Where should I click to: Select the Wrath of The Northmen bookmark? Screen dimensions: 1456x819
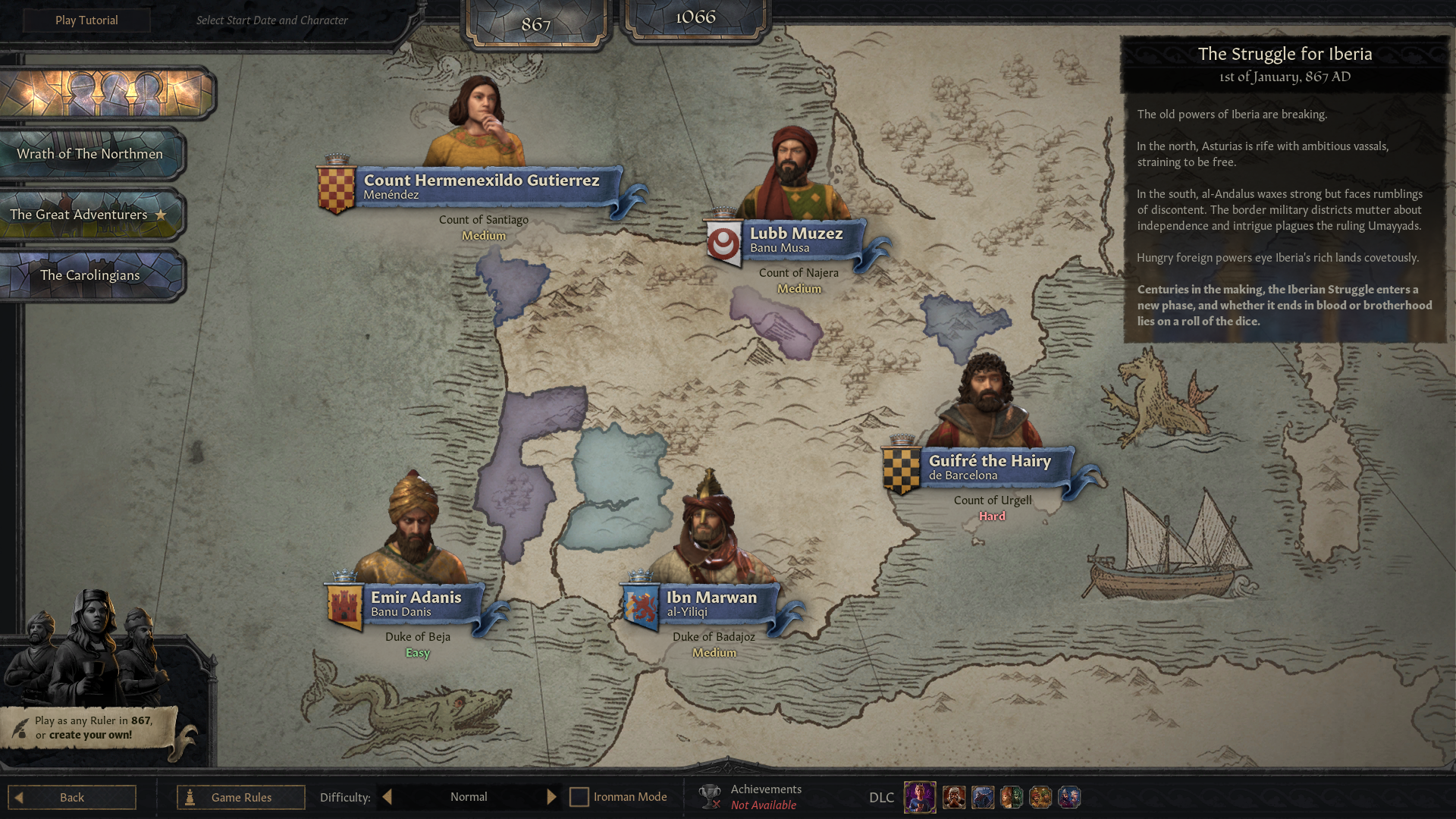90,154
